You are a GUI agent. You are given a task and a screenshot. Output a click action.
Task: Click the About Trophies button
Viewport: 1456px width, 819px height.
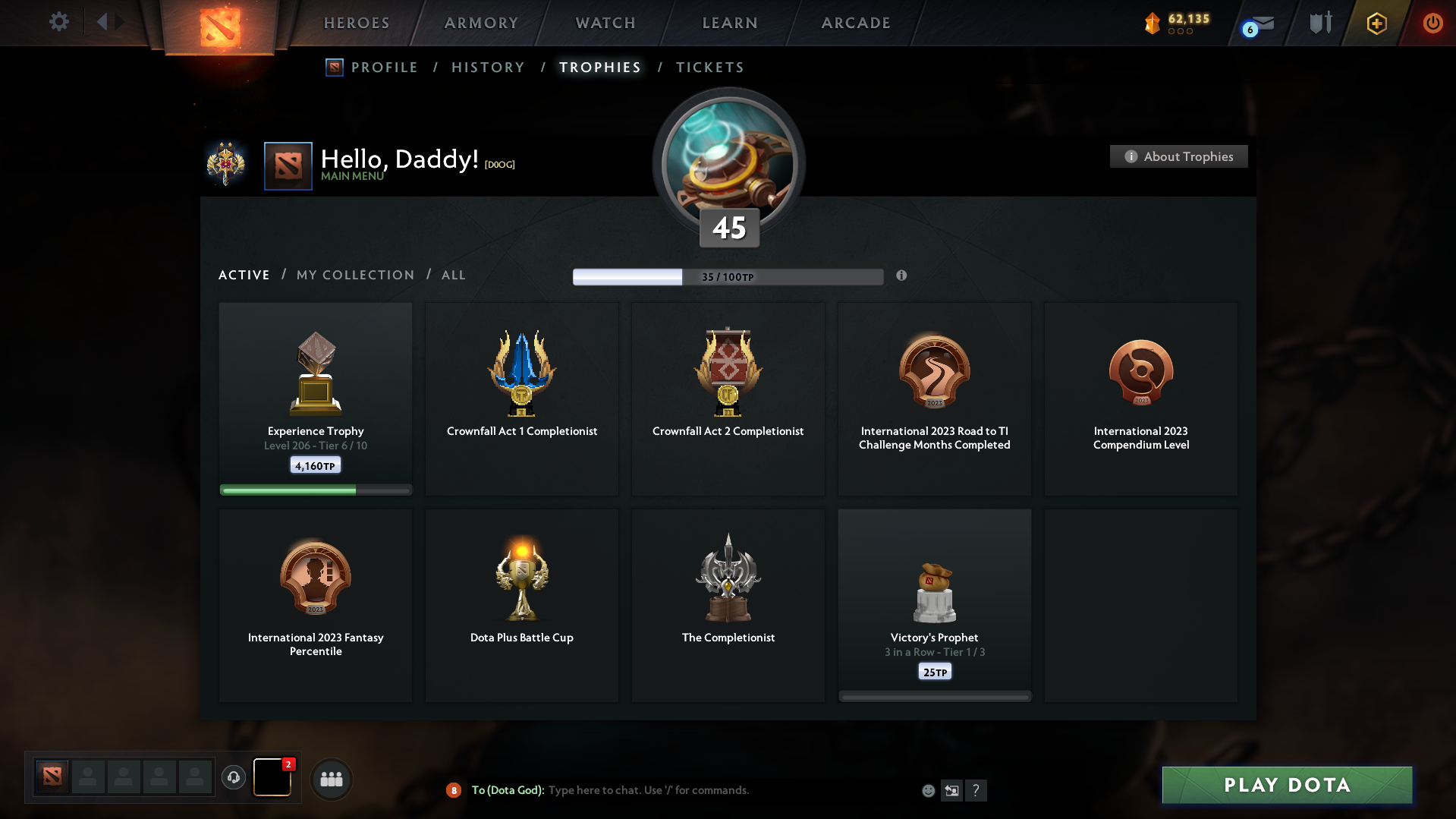tap(1178, 156)
